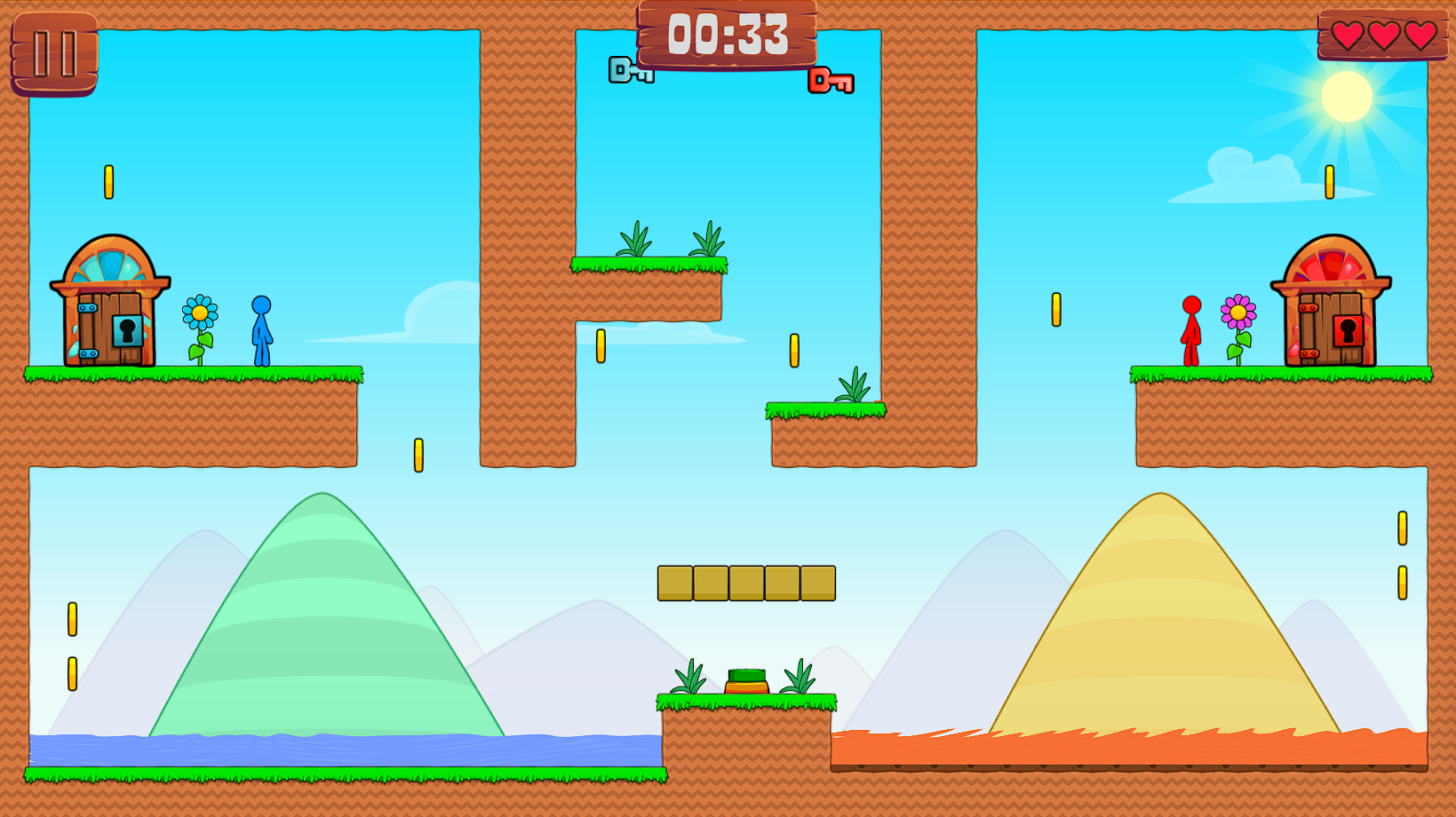Click the timer showing 00:33
Image resolution: width=1456 pixels, height=817 pixels.
pyautogui.click(x=728, y=35)
